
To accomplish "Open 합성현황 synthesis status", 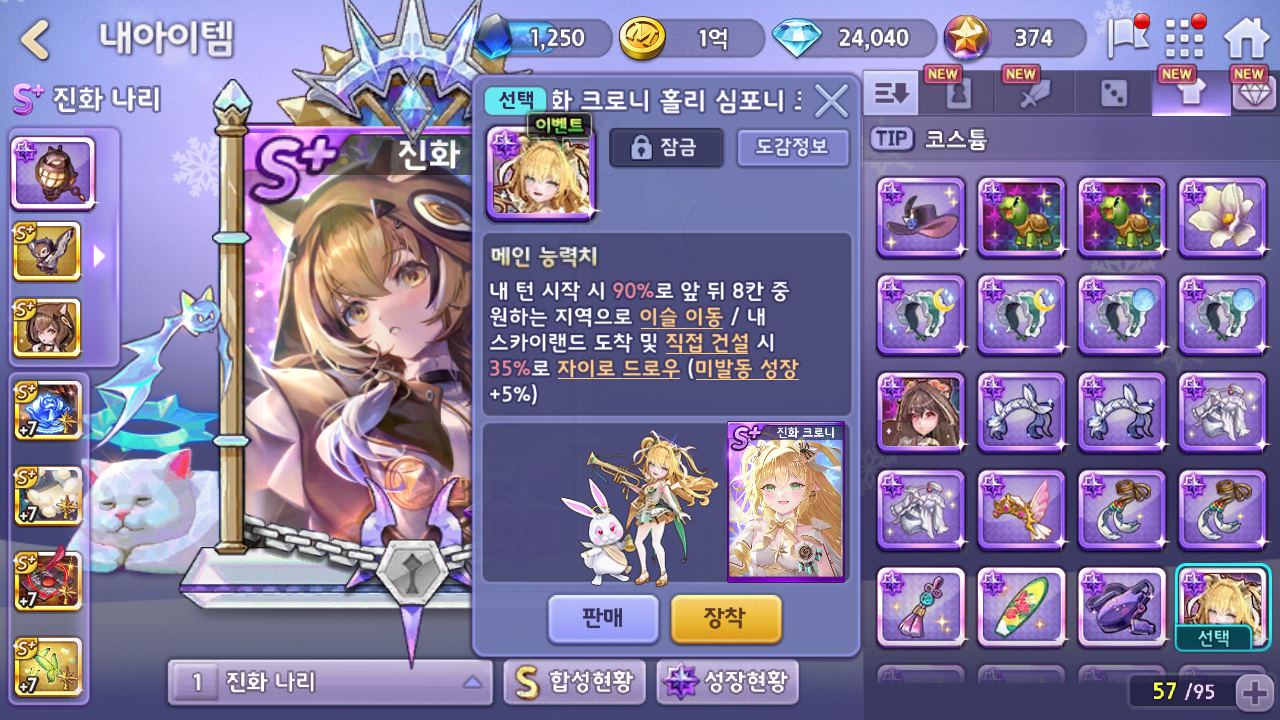I will pyautogui.click(x=574, y=682).
